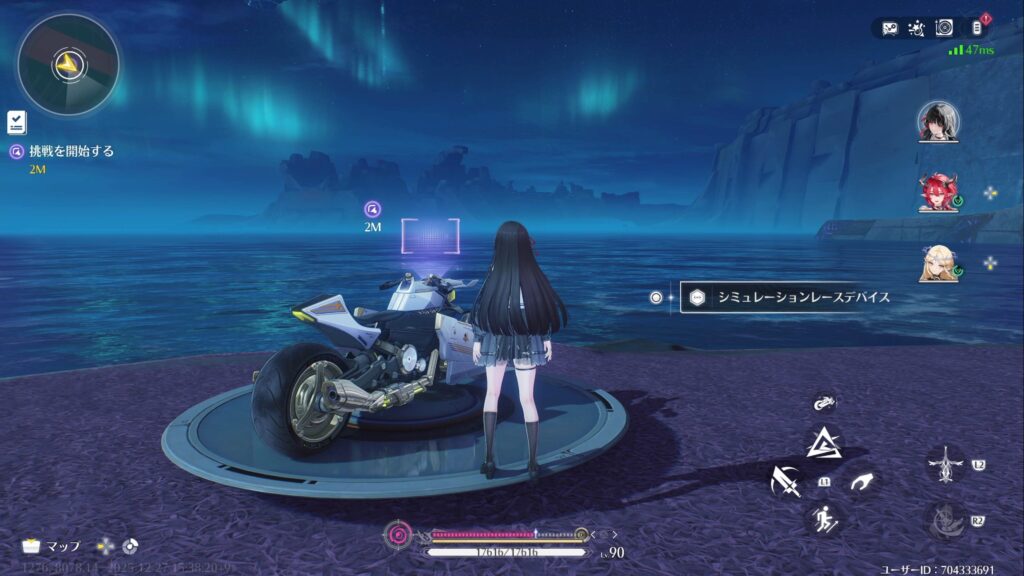Activate the triangle emblem skill

(824, 441)
